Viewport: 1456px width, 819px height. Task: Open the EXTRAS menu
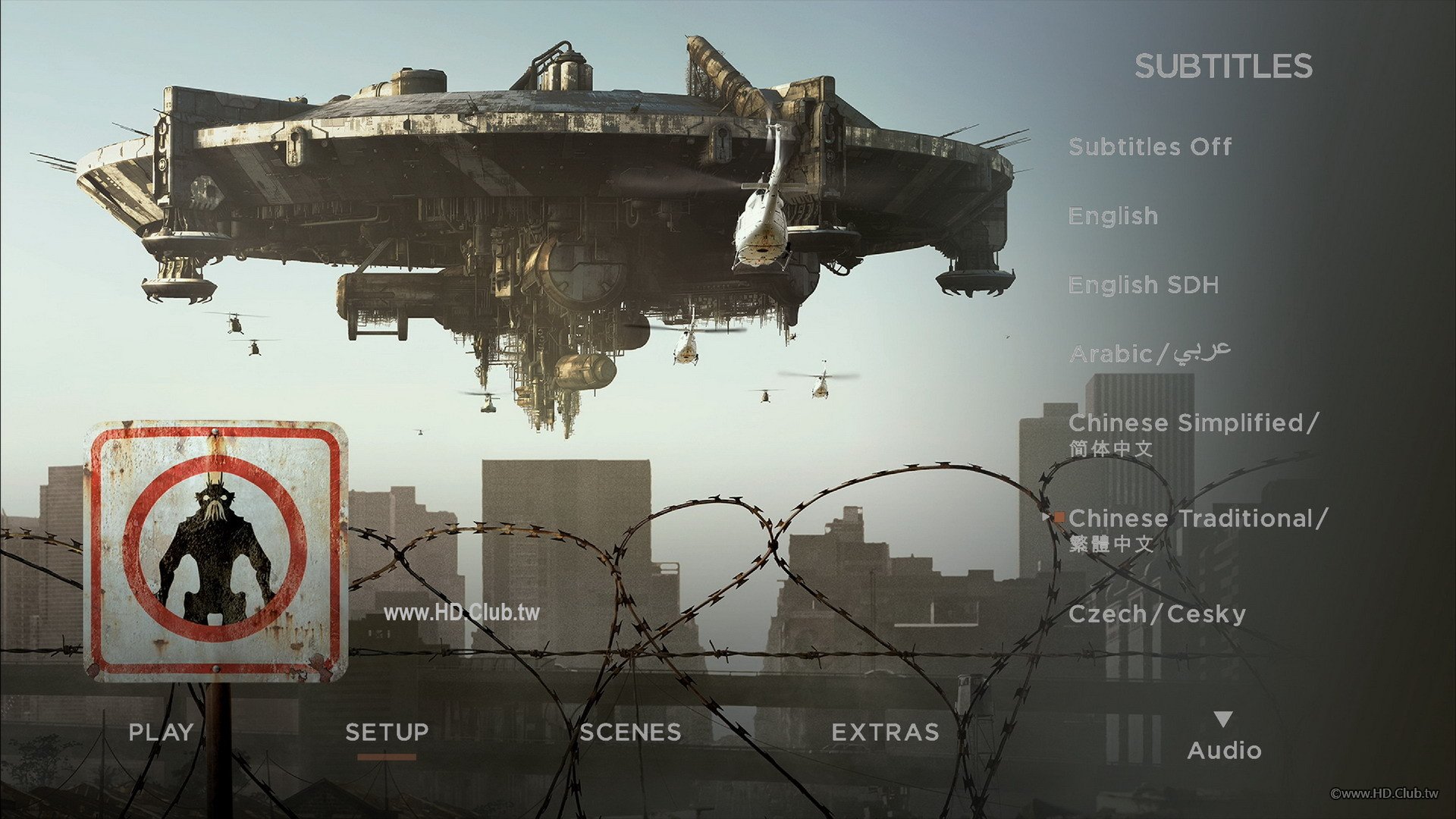pos(885,733)
